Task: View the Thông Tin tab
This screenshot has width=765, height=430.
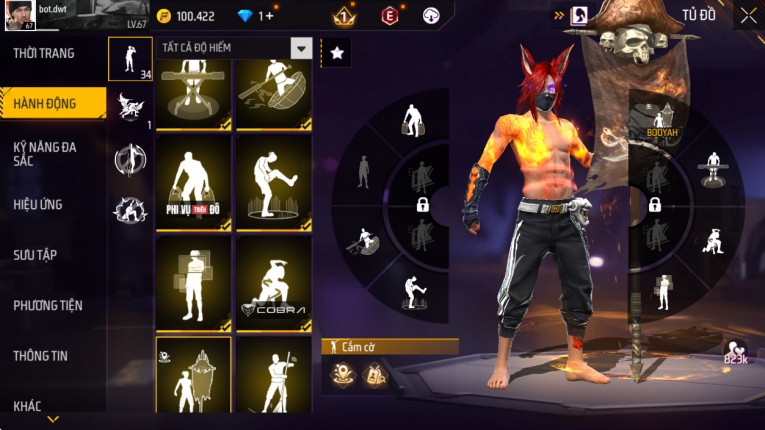Action: 41,355
